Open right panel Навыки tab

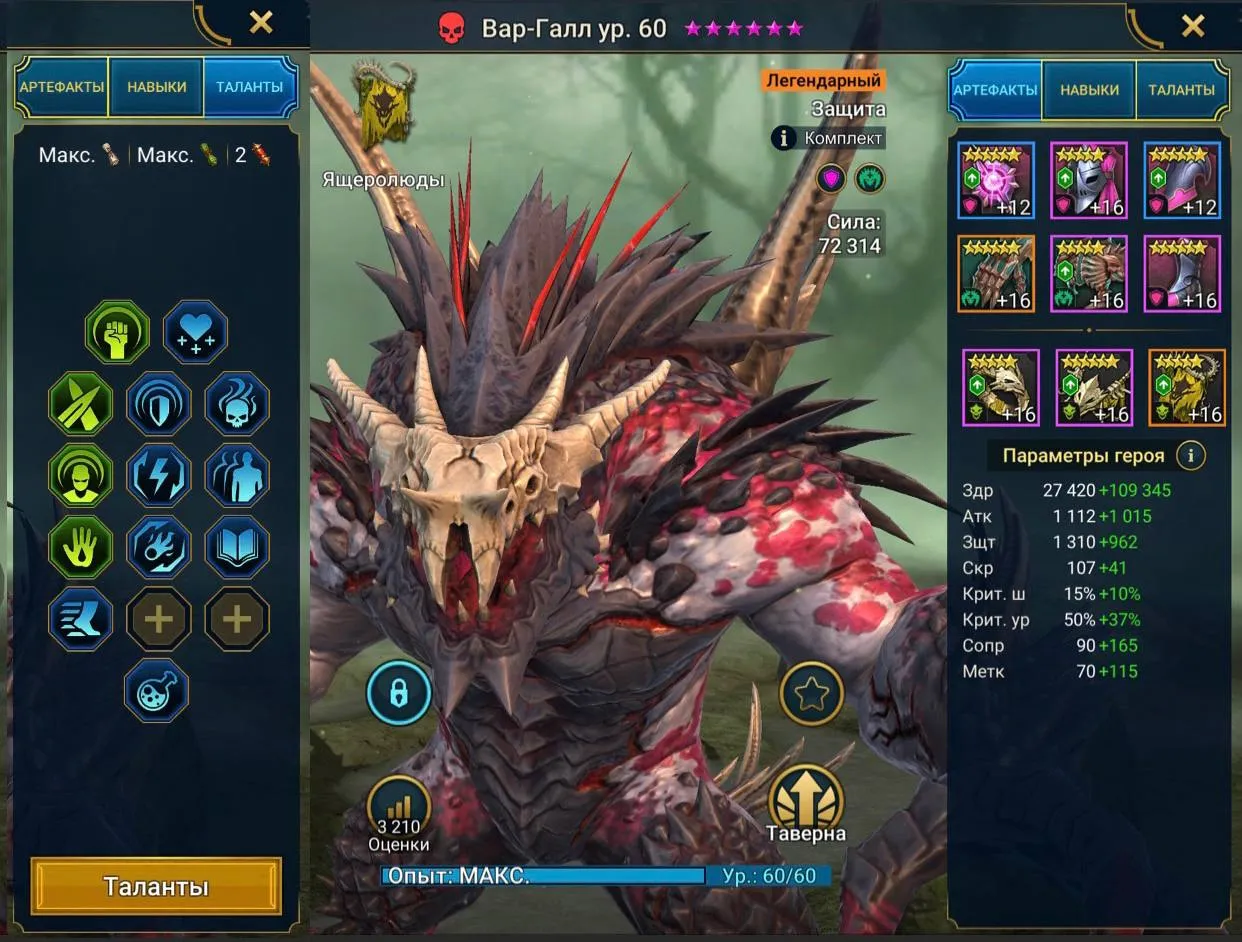tap(1089, 89)
